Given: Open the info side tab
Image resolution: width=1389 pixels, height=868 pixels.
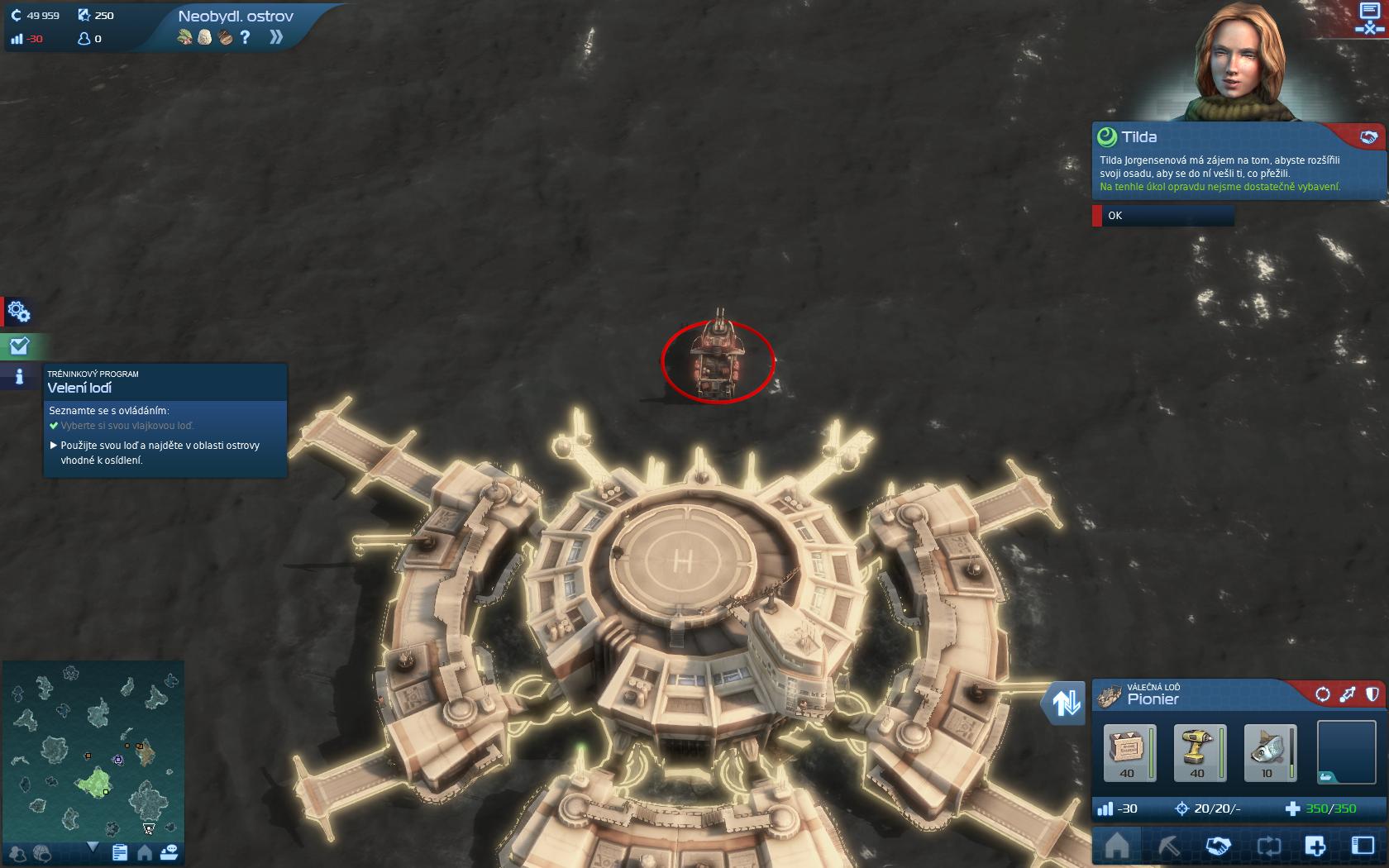Looking at the screenshot, I should (18, 377).
